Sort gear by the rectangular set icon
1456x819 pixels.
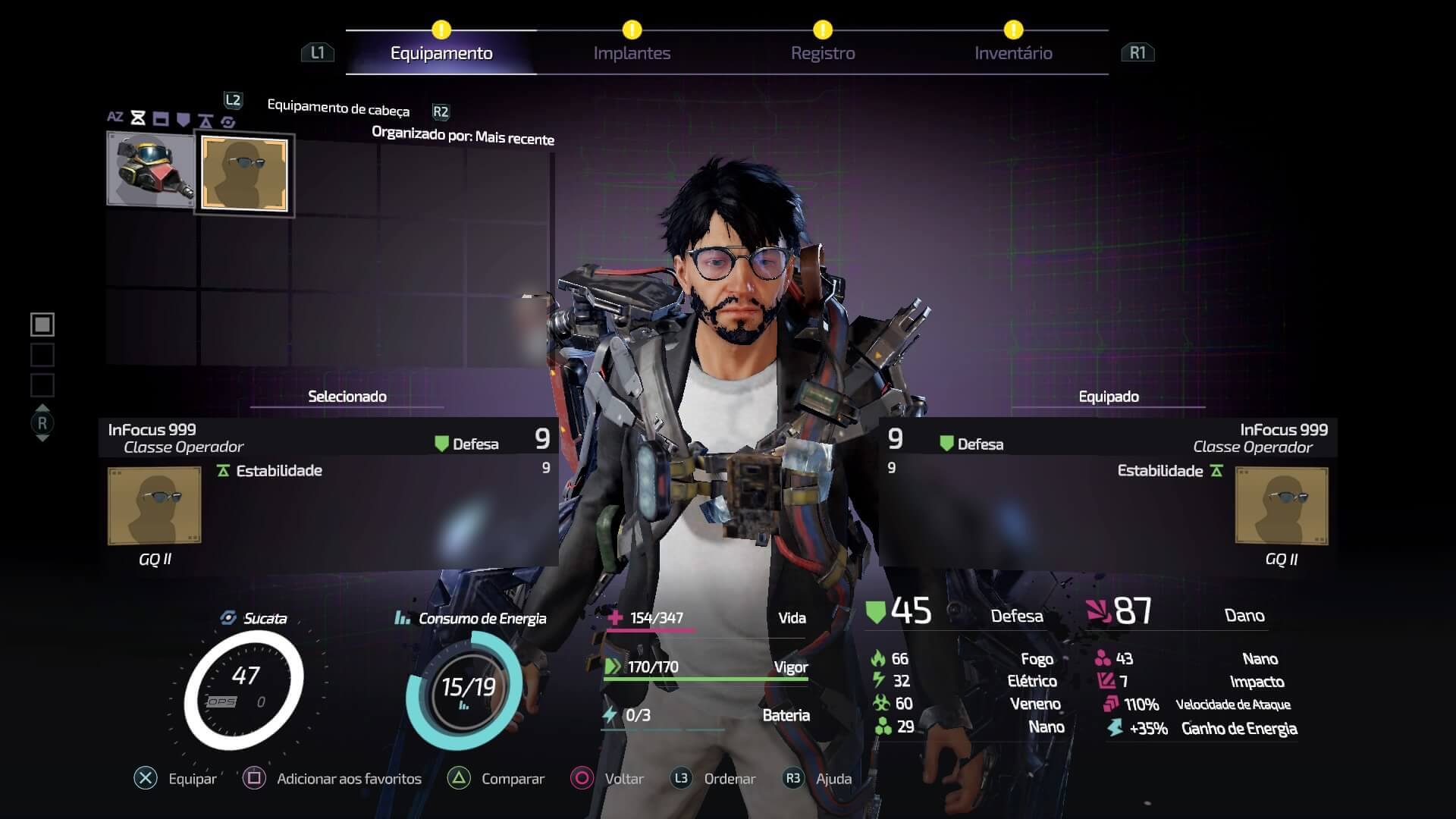tap(161, 118)
